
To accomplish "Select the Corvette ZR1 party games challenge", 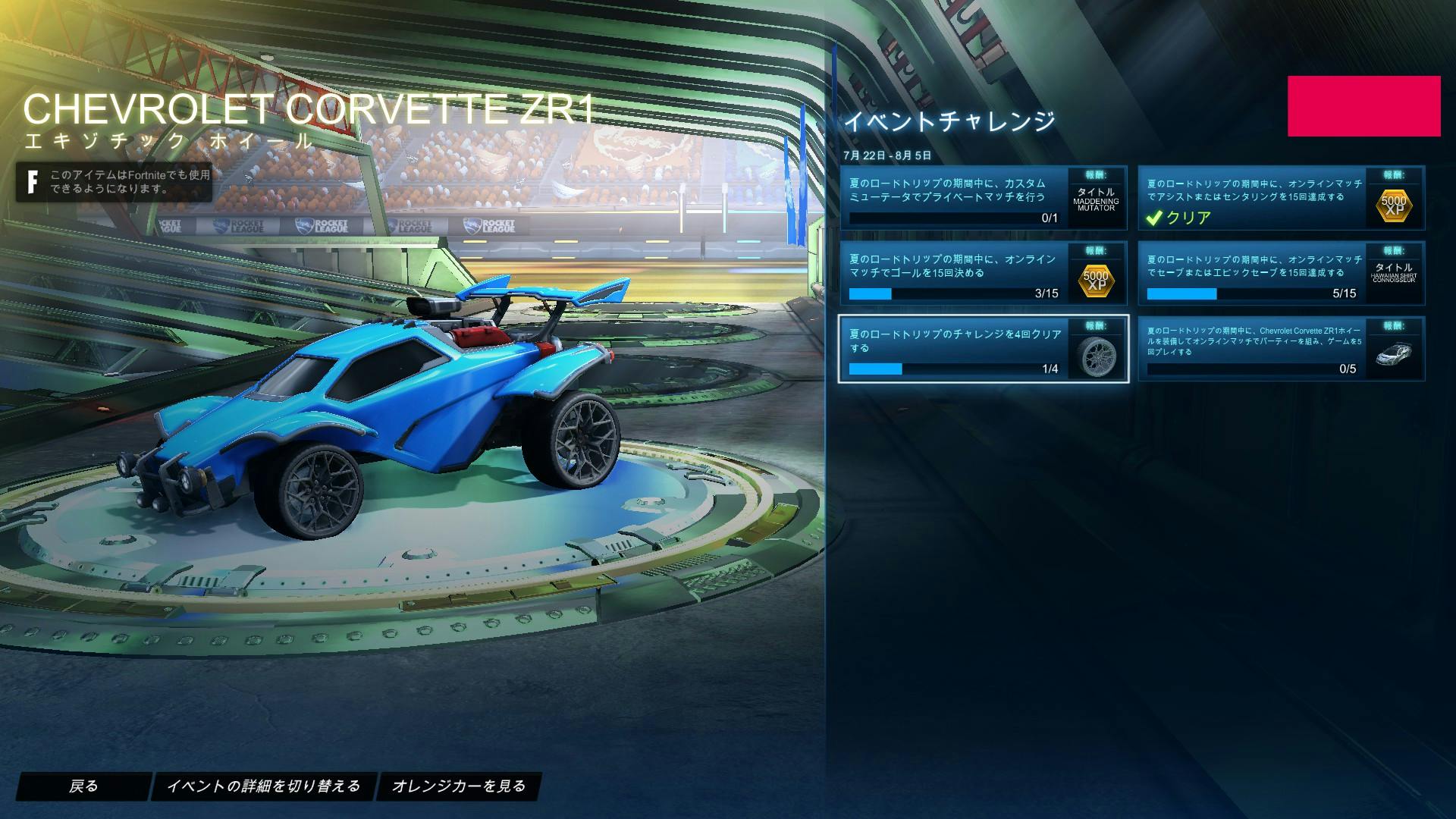I will click(x=1281, y=349).
